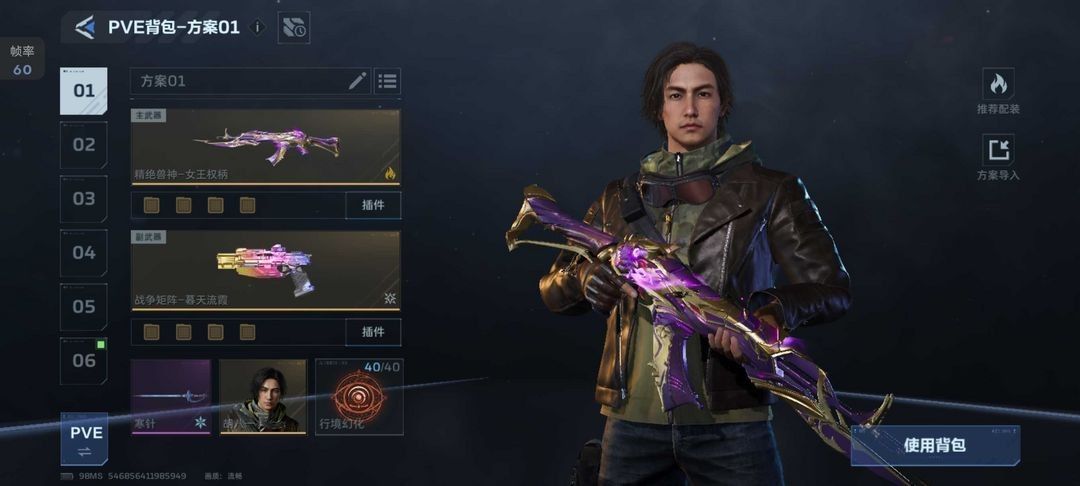Viewport: 1080px width, 486px height.
Task: Open the loadout list menu icon
Action: pos(387,81)
